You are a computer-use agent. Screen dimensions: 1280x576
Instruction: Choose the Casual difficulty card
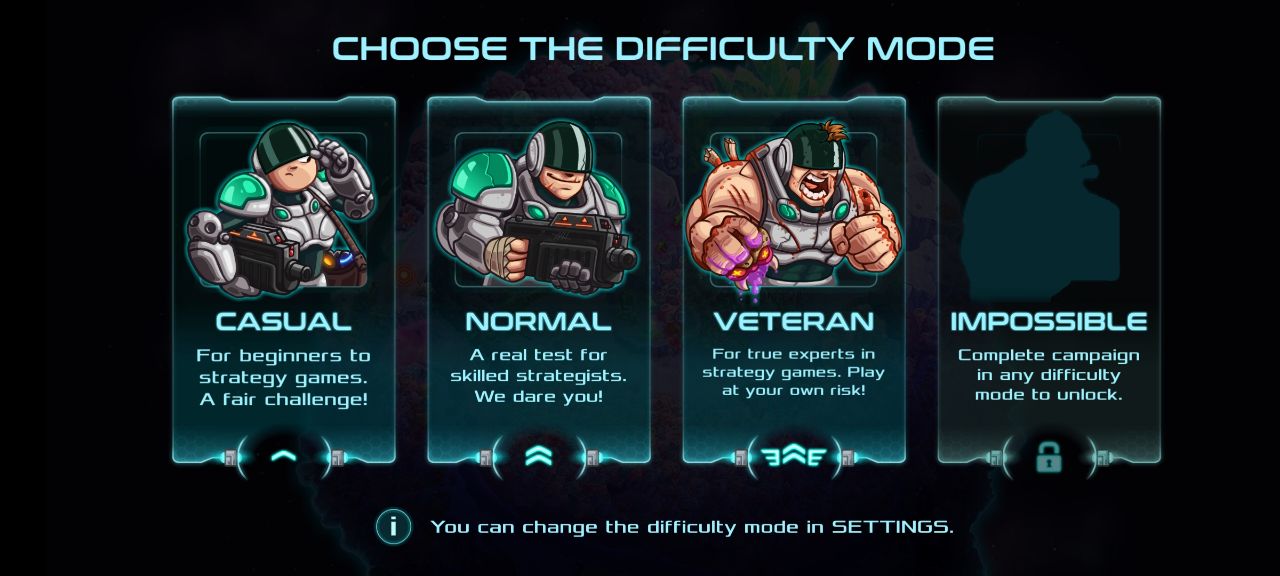click(x=284, y=280)
